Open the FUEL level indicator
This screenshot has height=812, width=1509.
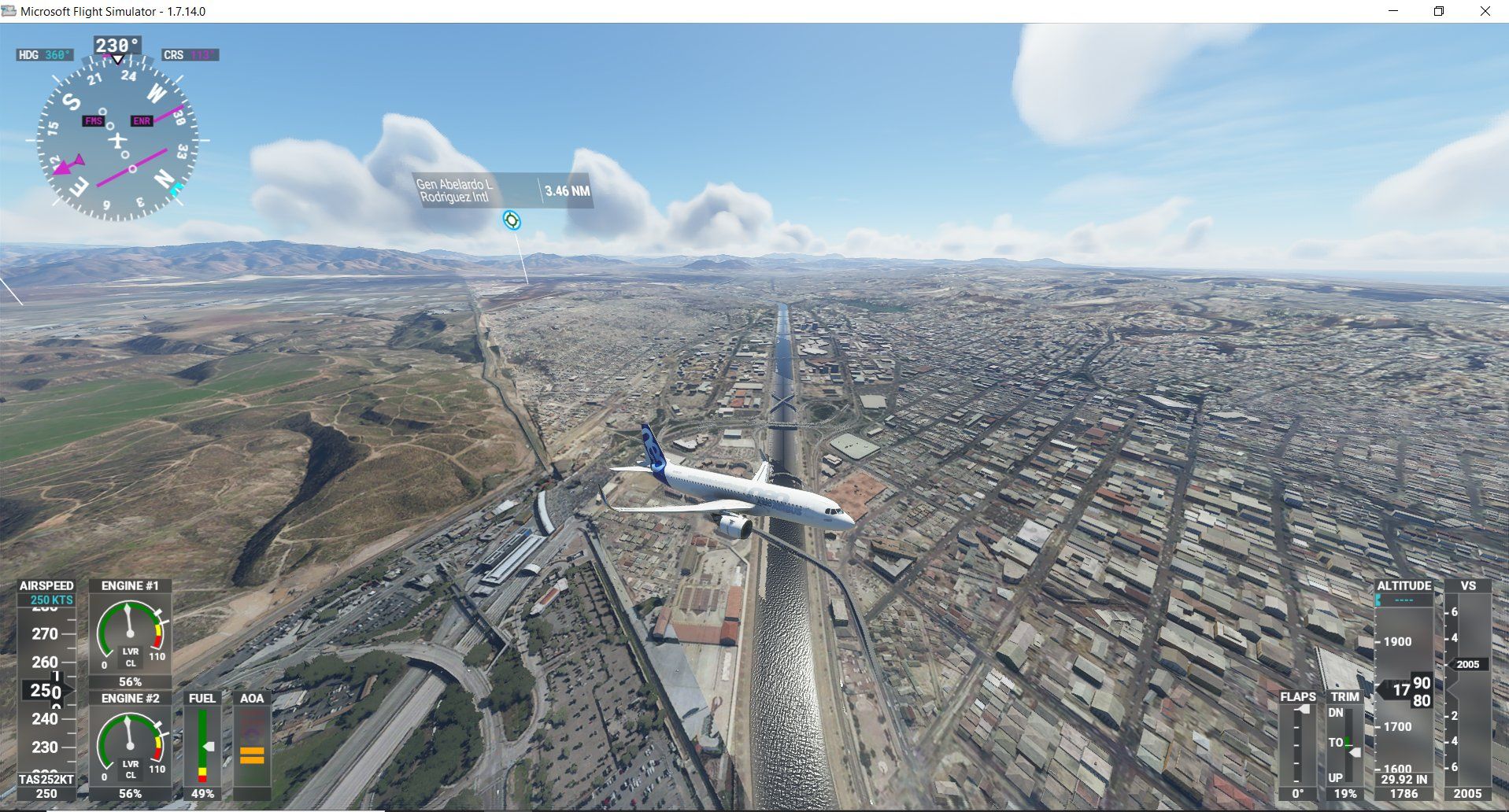[x=203, y=744]
